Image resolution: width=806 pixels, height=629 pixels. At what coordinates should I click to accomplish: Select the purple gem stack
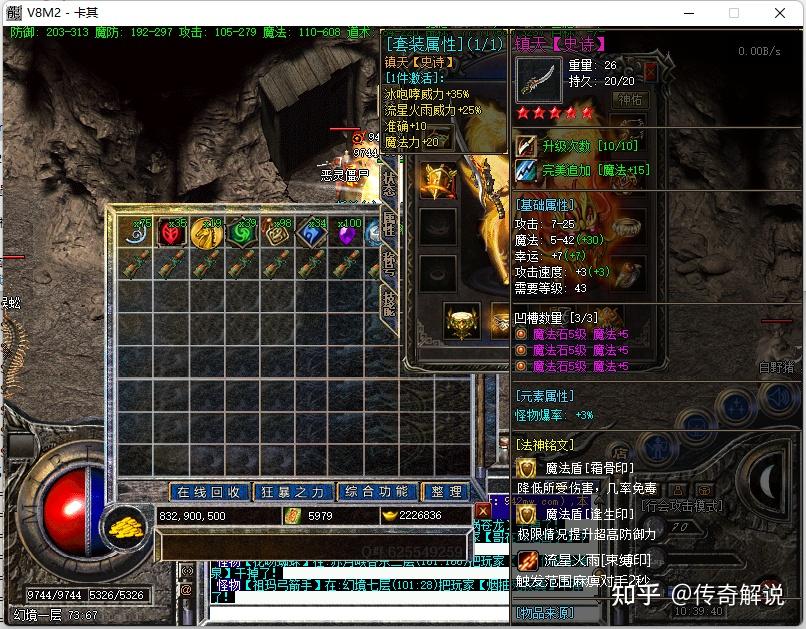(x=345, y=234)
